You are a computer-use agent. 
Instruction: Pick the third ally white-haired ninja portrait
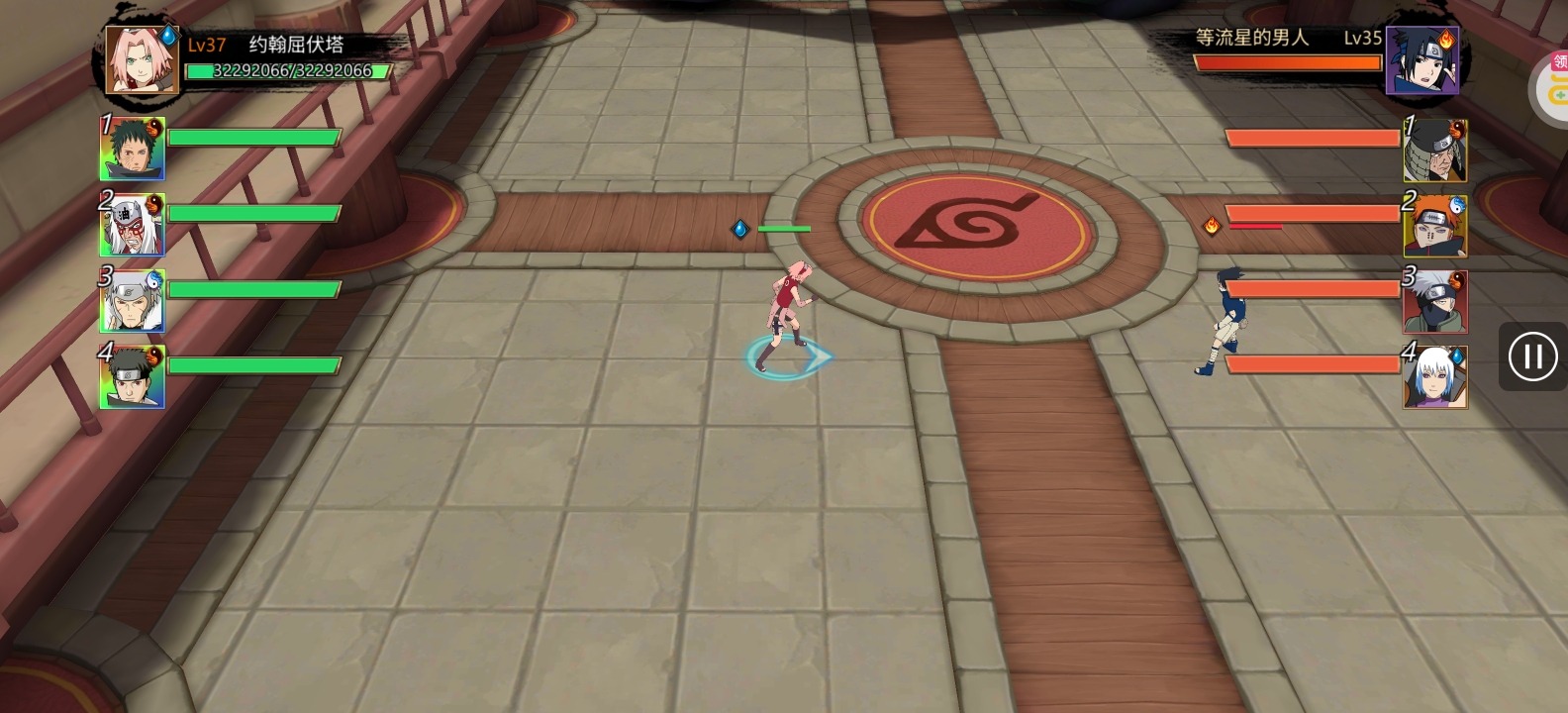click(133, 301)
